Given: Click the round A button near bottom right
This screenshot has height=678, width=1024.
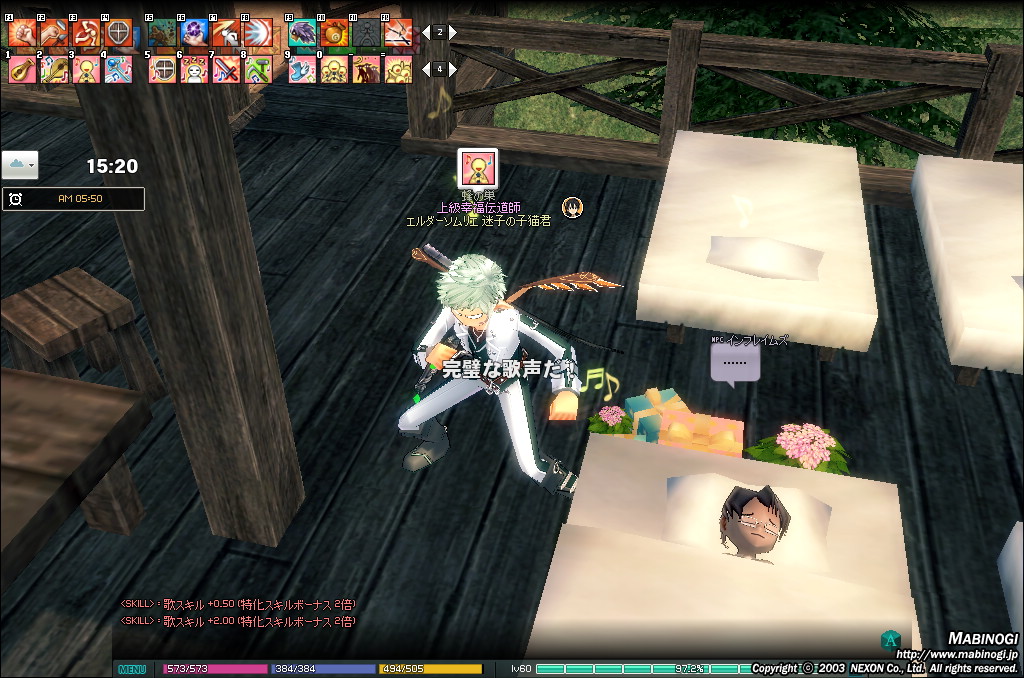Looking at the screenshot, I should pos(888,639).
